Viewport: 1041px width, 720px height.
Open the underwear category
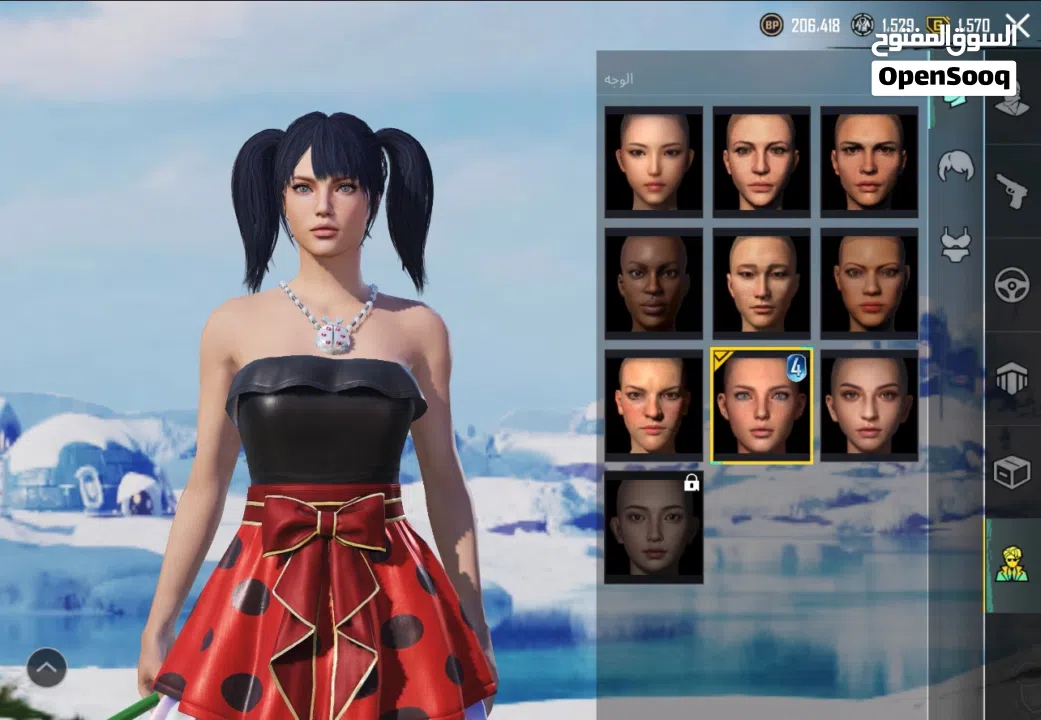point(956,244)
